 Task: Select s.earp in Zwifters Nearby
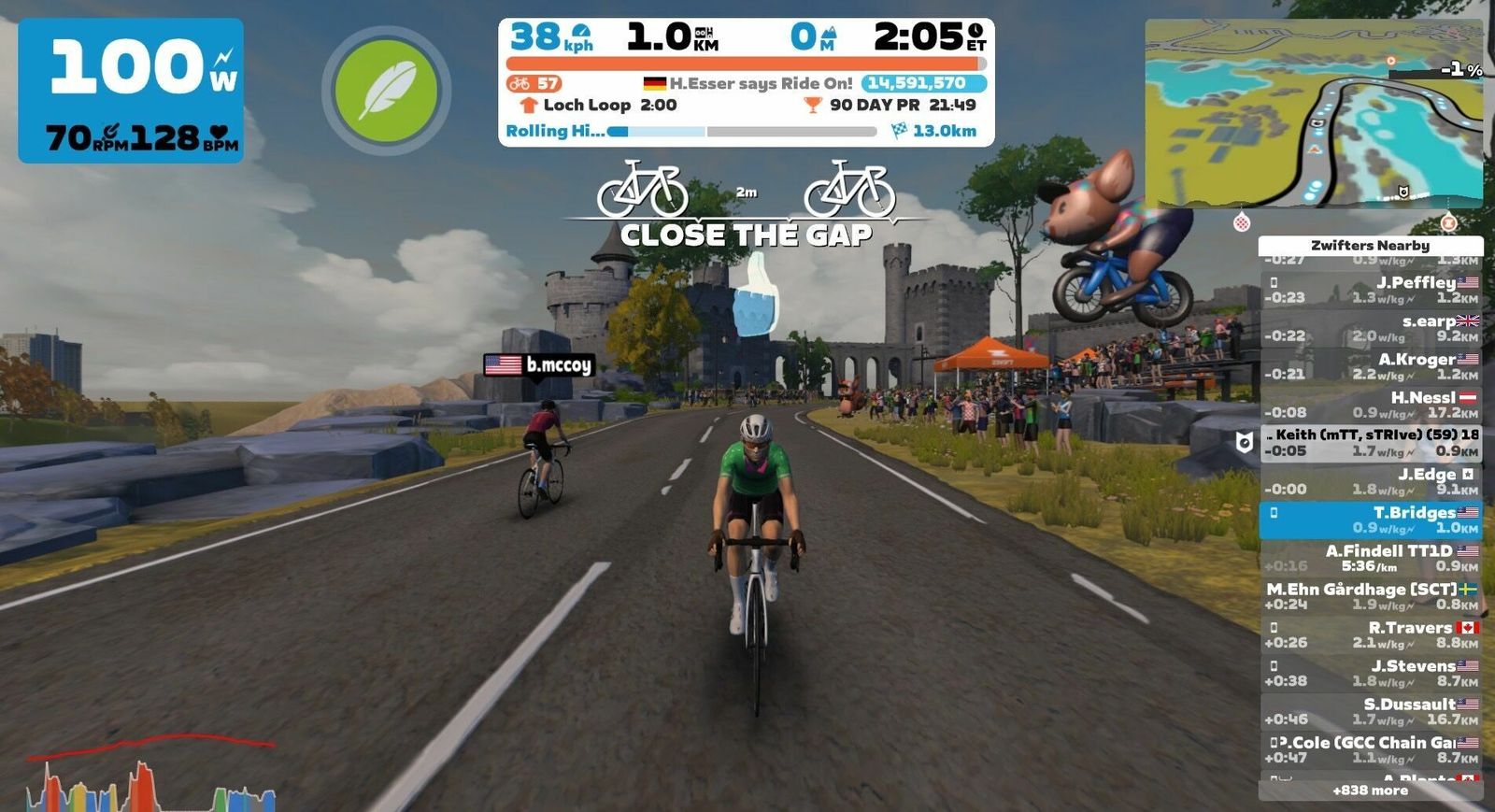1370,328
